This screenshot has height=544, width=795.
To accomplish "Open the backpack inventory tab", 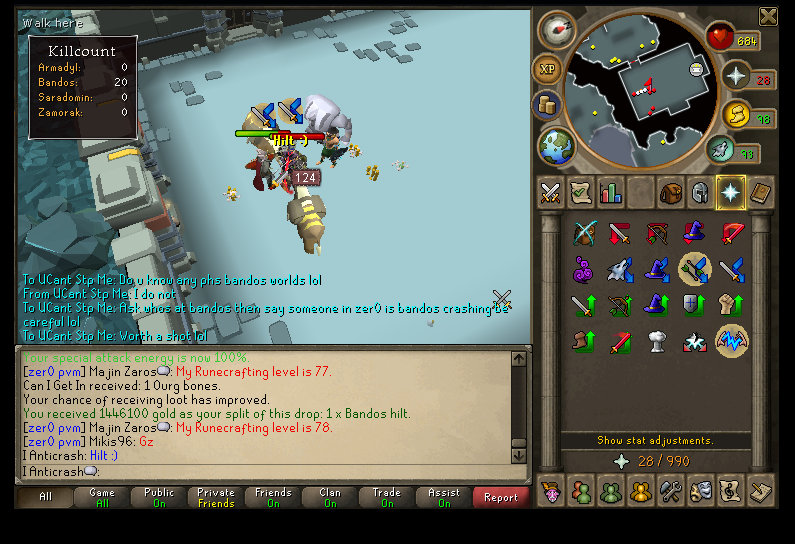I will [x=670, y=193].
